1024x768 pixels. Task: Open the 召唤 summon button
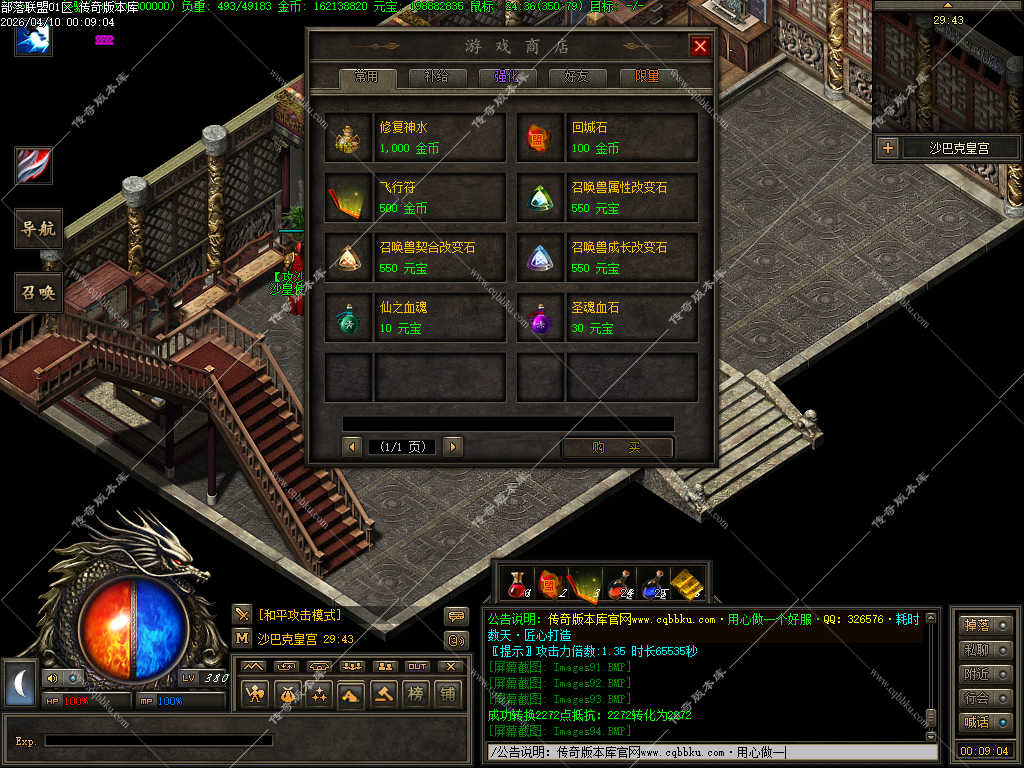coord(39,292)
